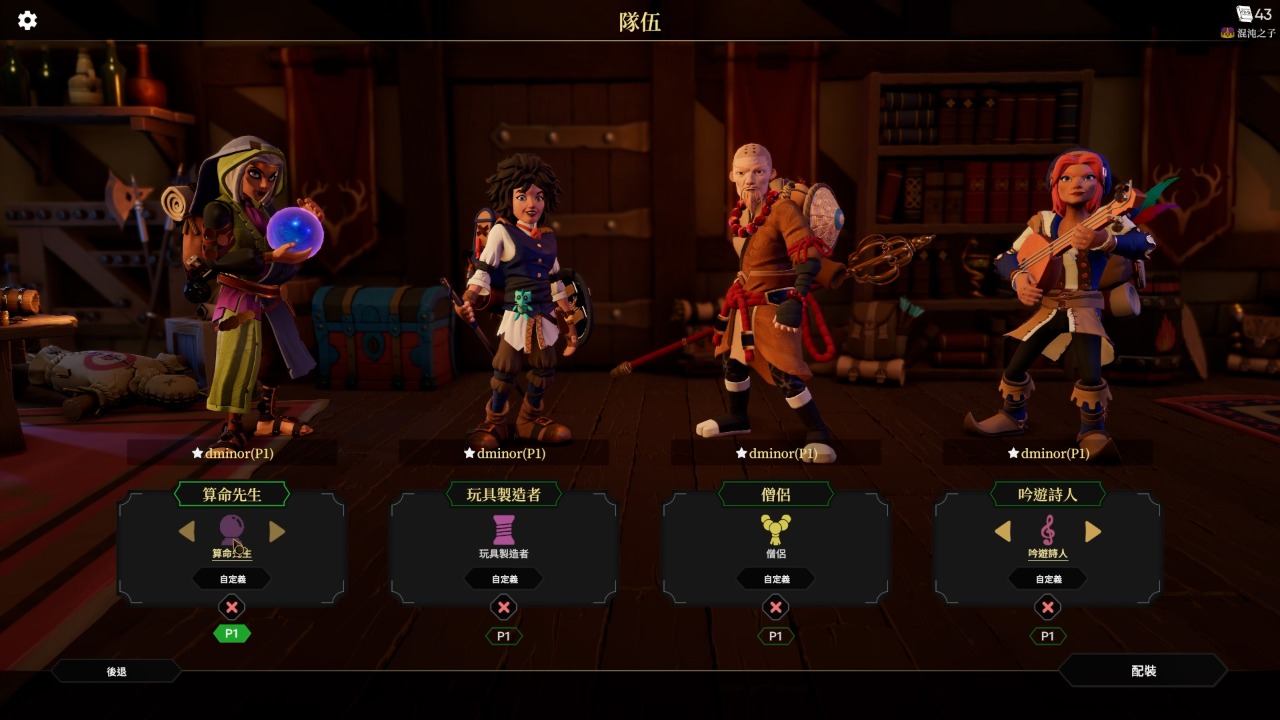Select the 吟遊詩人 treble clef icon
The width and height of the screenshot is (1280, 720).
tap(1048, 529)
